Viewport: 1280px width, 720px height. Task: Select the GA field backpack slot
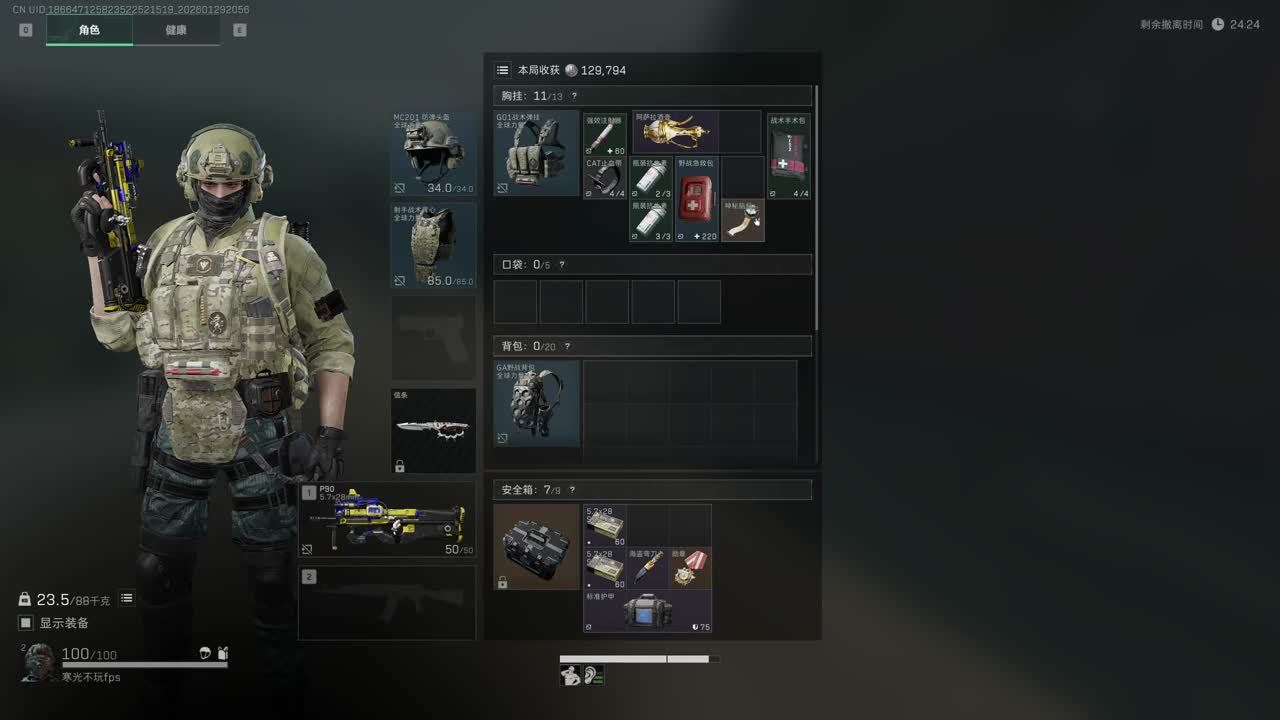[536, 403]
